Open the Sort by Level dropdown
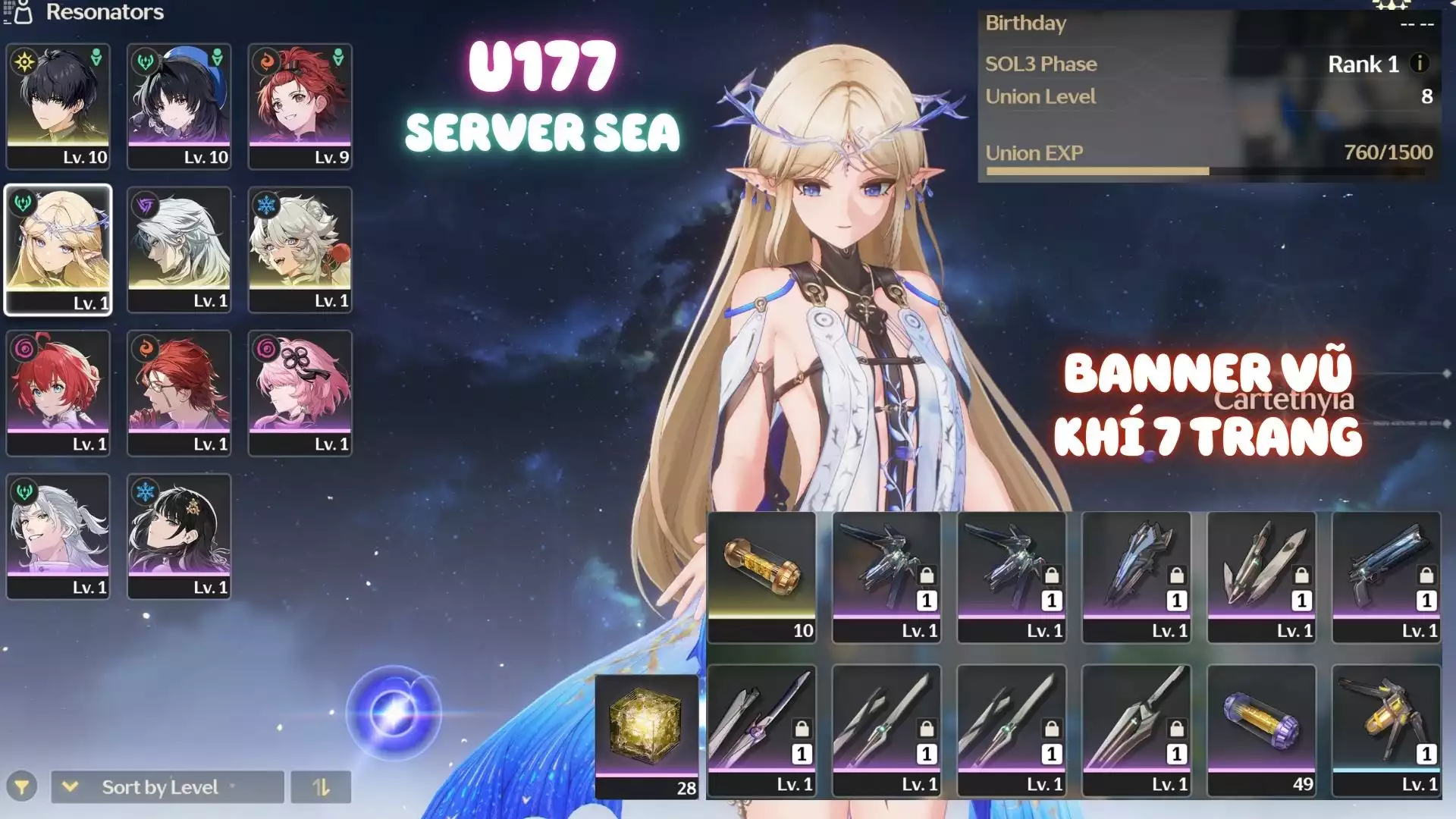Image resolution: width=1456 pixels, height=819 pixels. click(167, 787)
